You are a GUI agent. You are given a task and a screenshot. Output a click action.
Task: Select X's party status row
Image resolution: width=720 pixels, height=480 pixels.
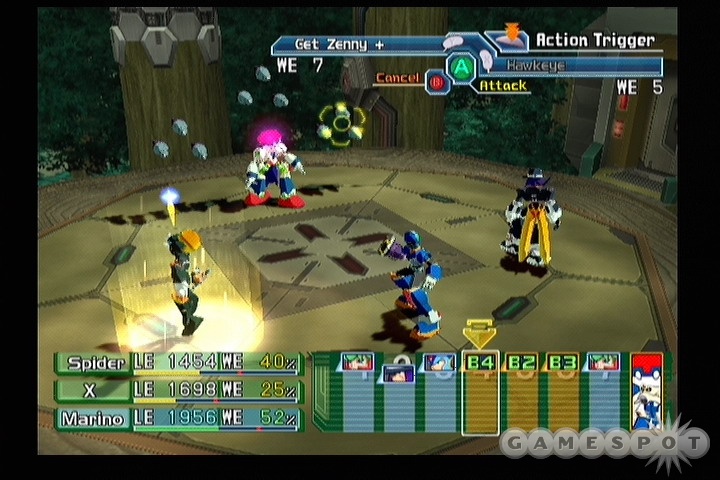click(x=178, y=390)
